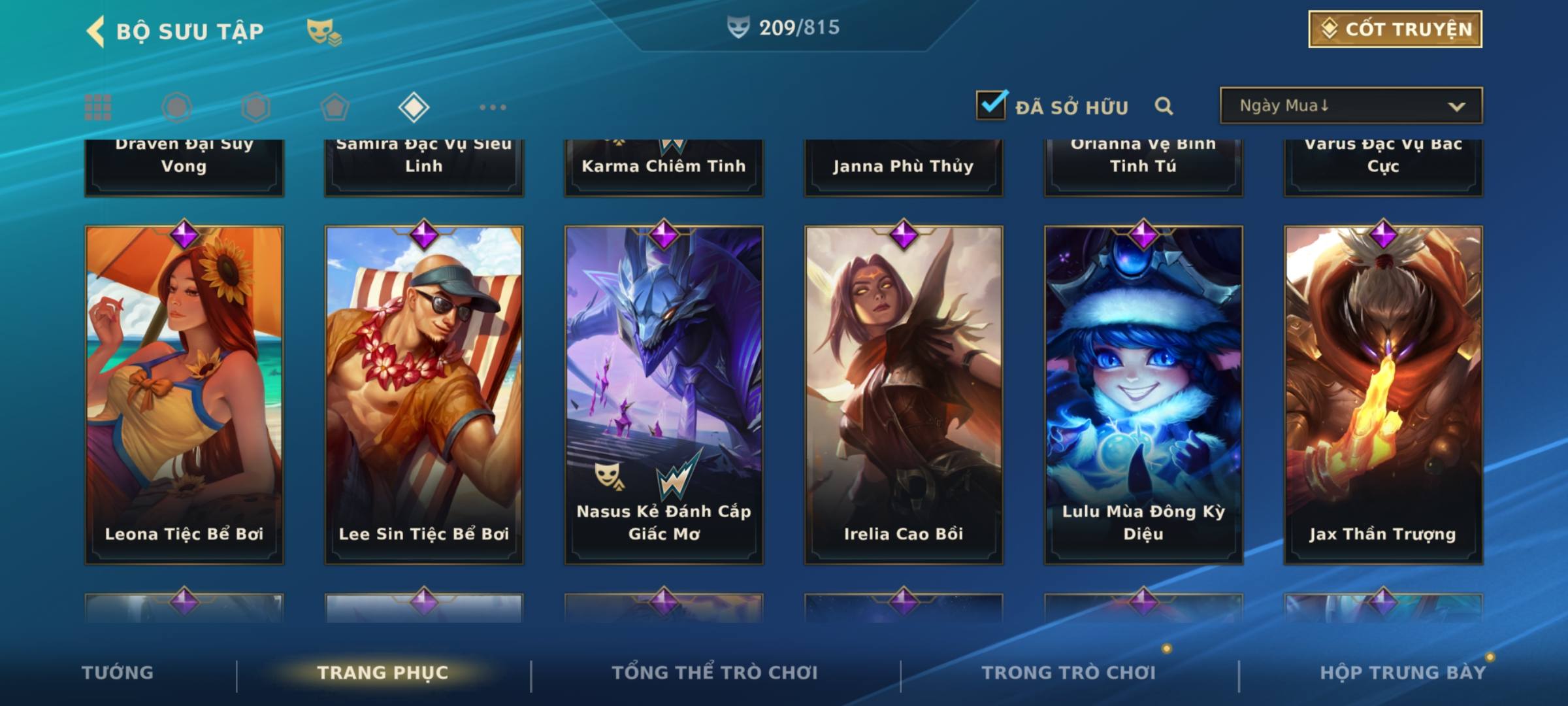Viewport: 1568px width, 706px height.
Task: Go back from Bộ Sưu Tập
Action: point(96,31)
